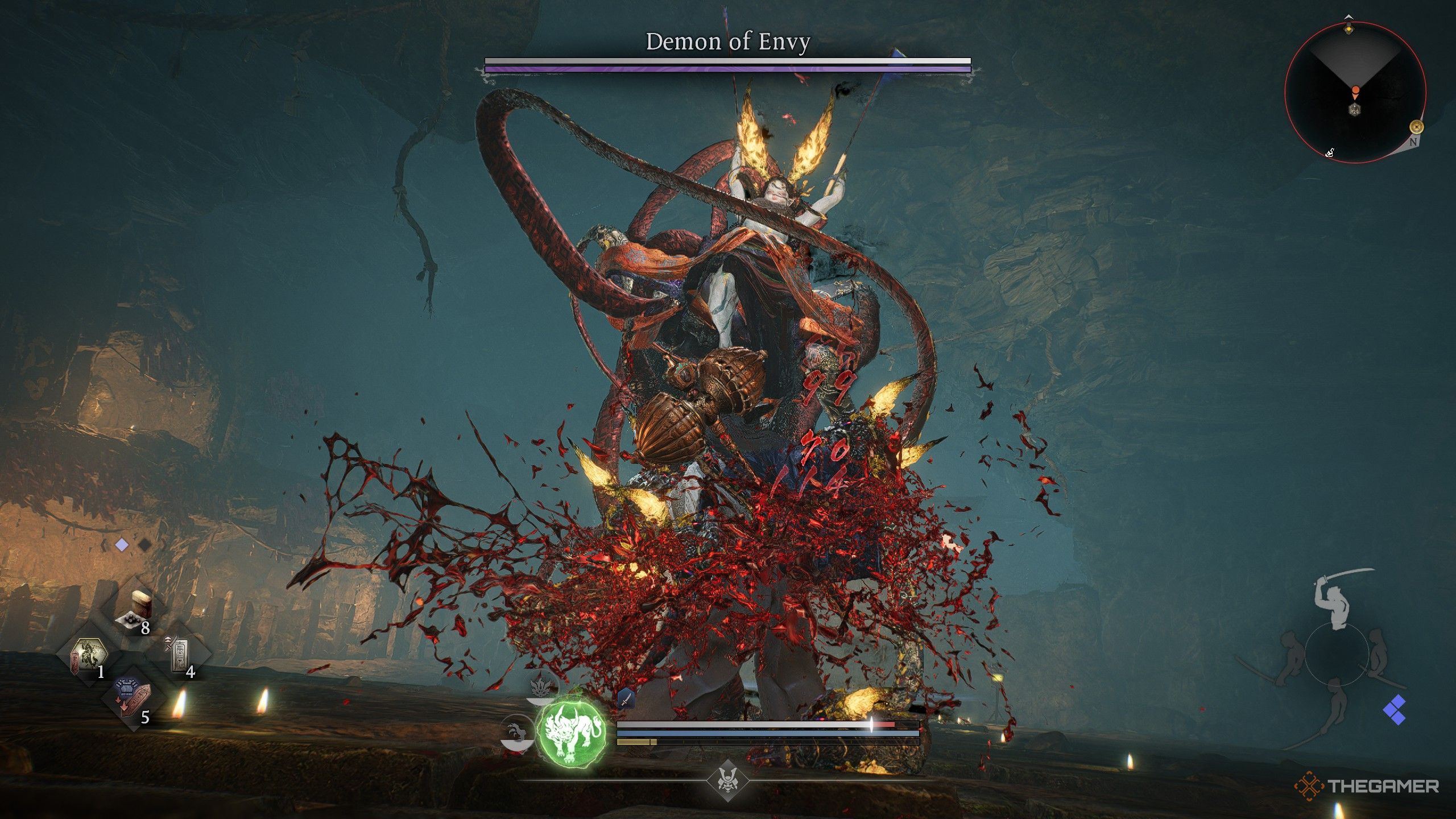The height and width of the screenshot is (819, 1456).
Task: Select the blue sword buff icon
Action: tap(626, 697)
